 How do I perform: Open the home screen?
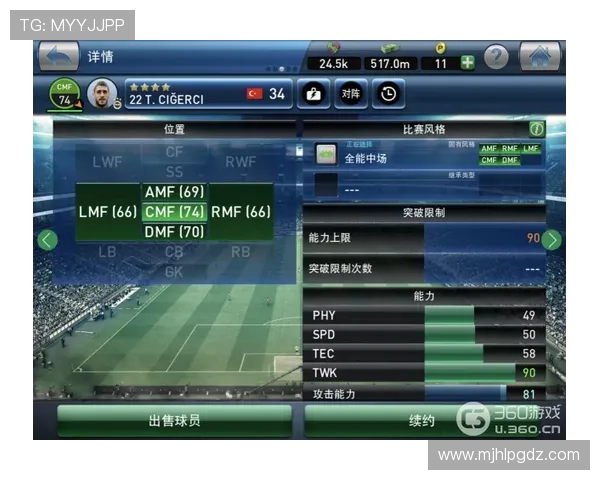pyautogui.click(x=539, y=57)
